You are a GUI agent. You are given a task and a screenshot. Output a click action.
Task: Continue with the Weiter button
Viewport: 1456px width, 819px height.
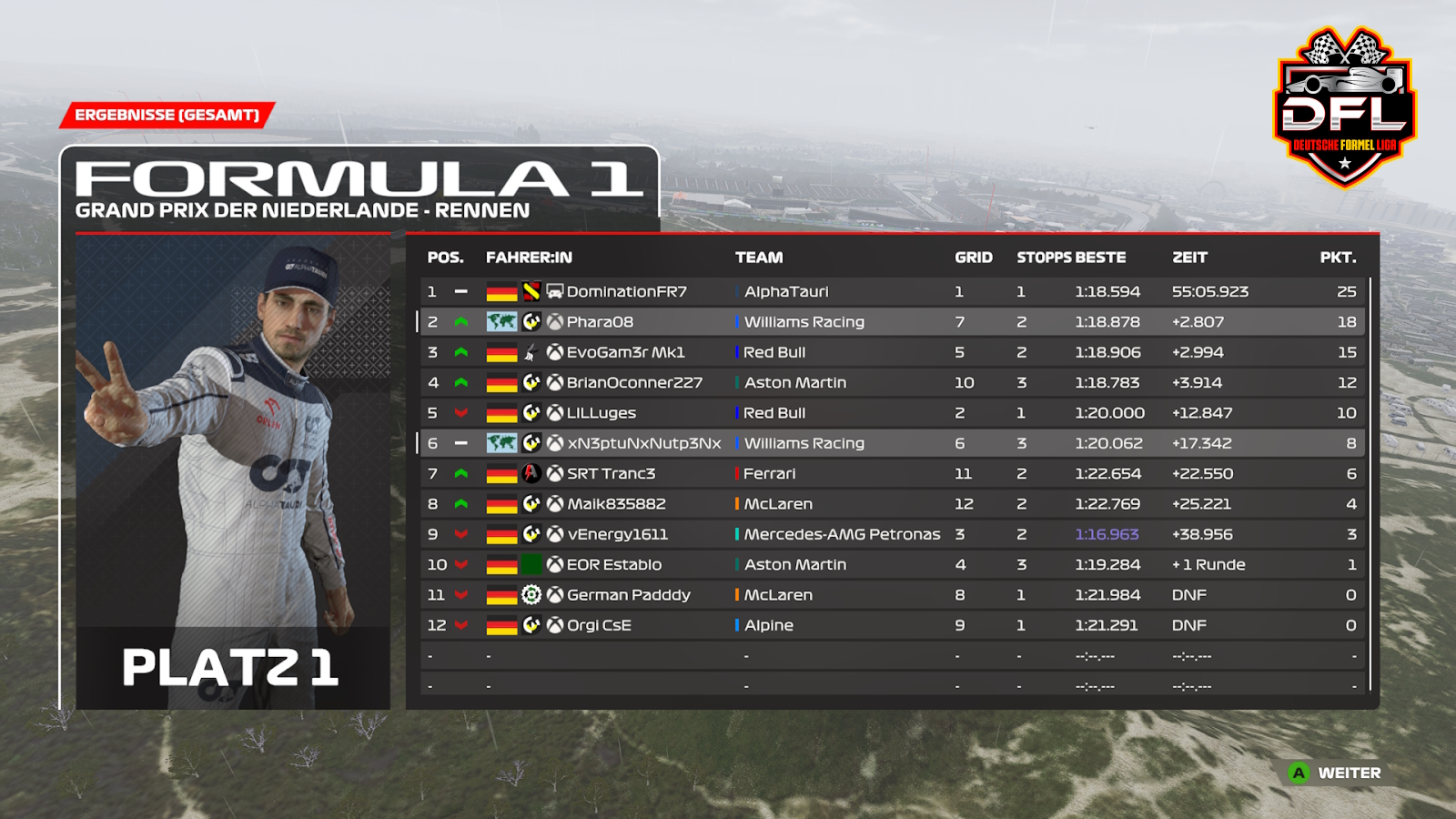(x=1336, y=773)
